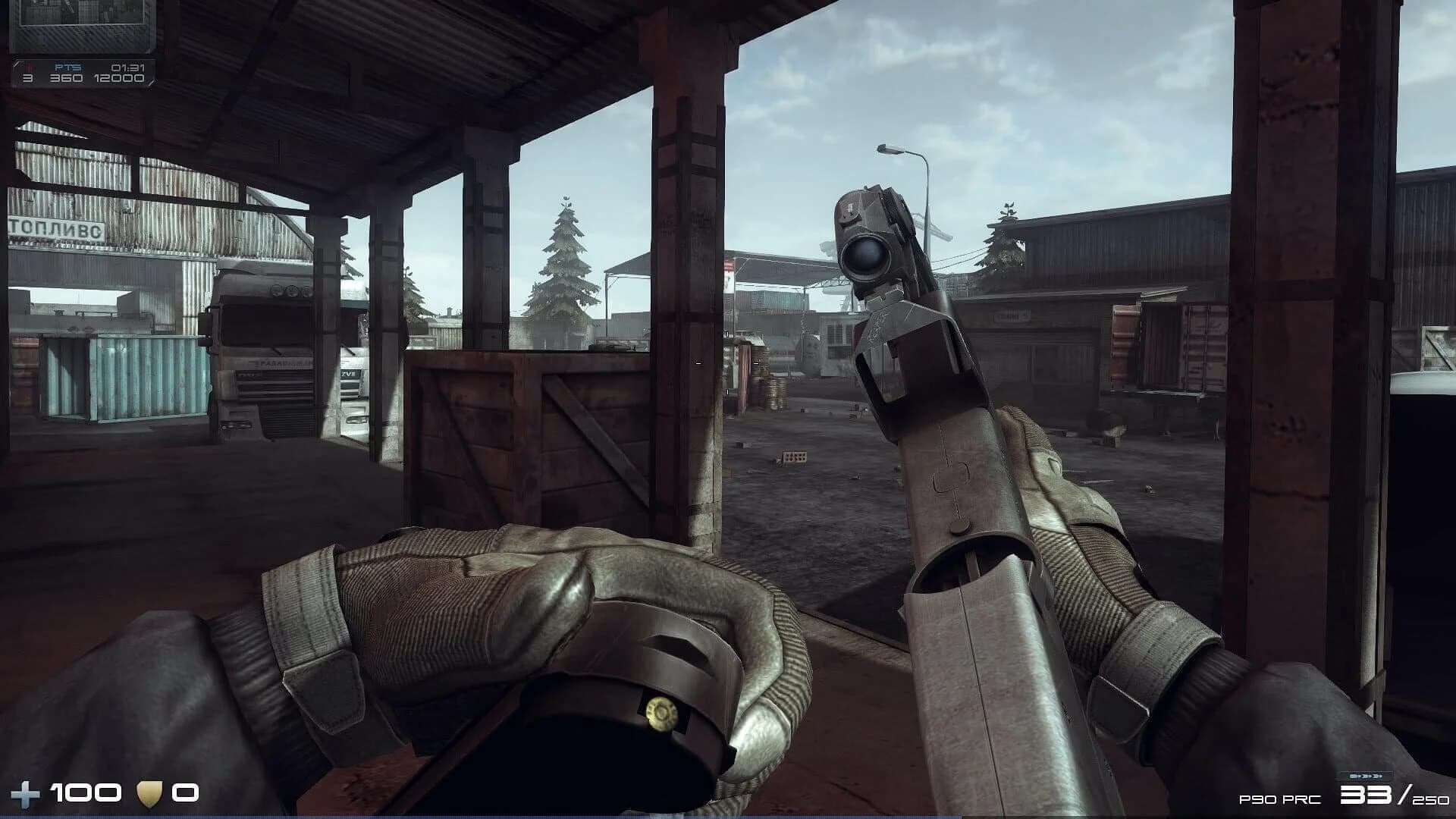Viewport: 1456px width, 819px height.
Task: Click the yellow shield armor icon
Action: (149, 793)
